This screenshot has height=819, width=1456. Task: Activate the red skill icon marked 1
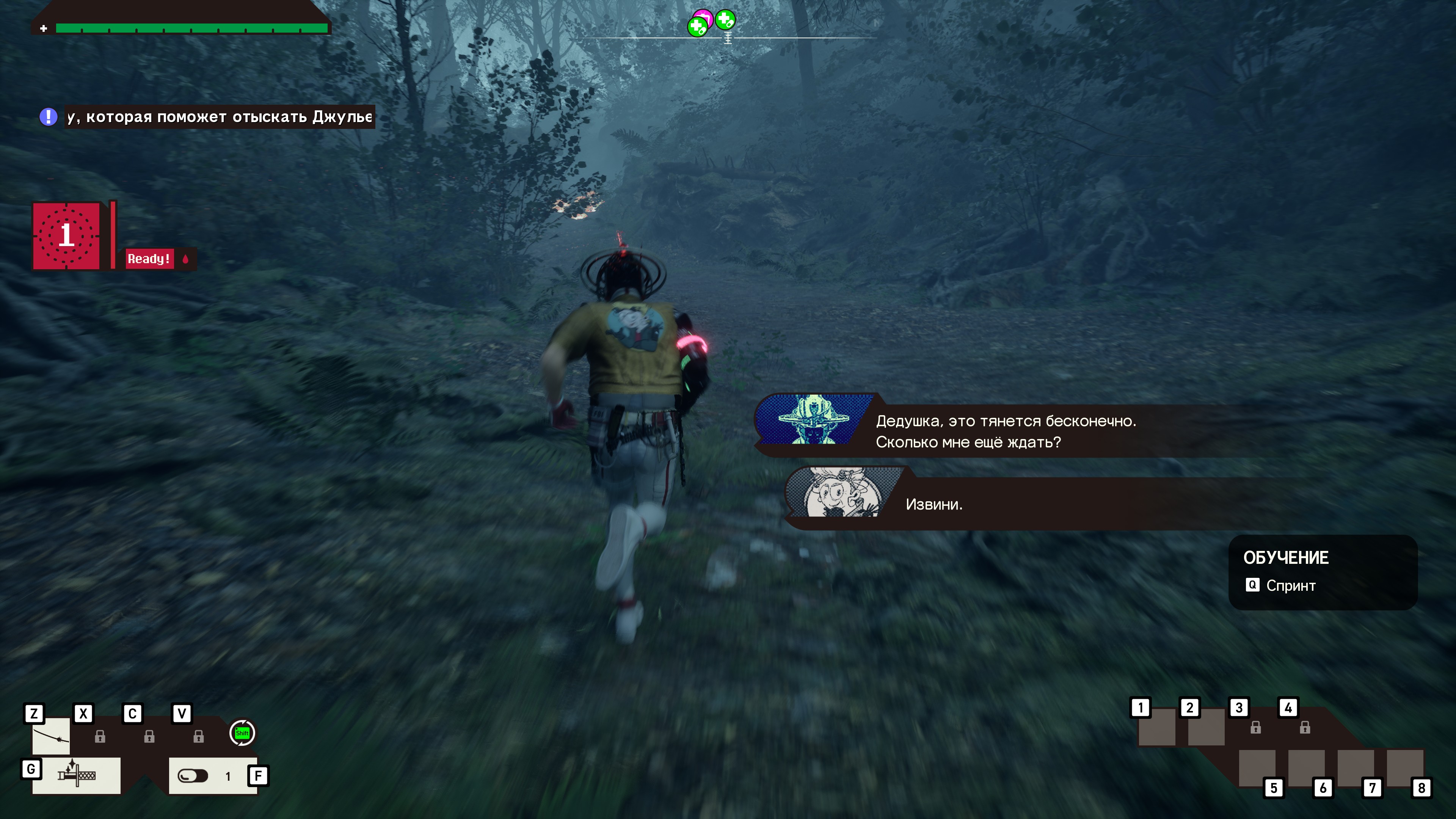67,235
